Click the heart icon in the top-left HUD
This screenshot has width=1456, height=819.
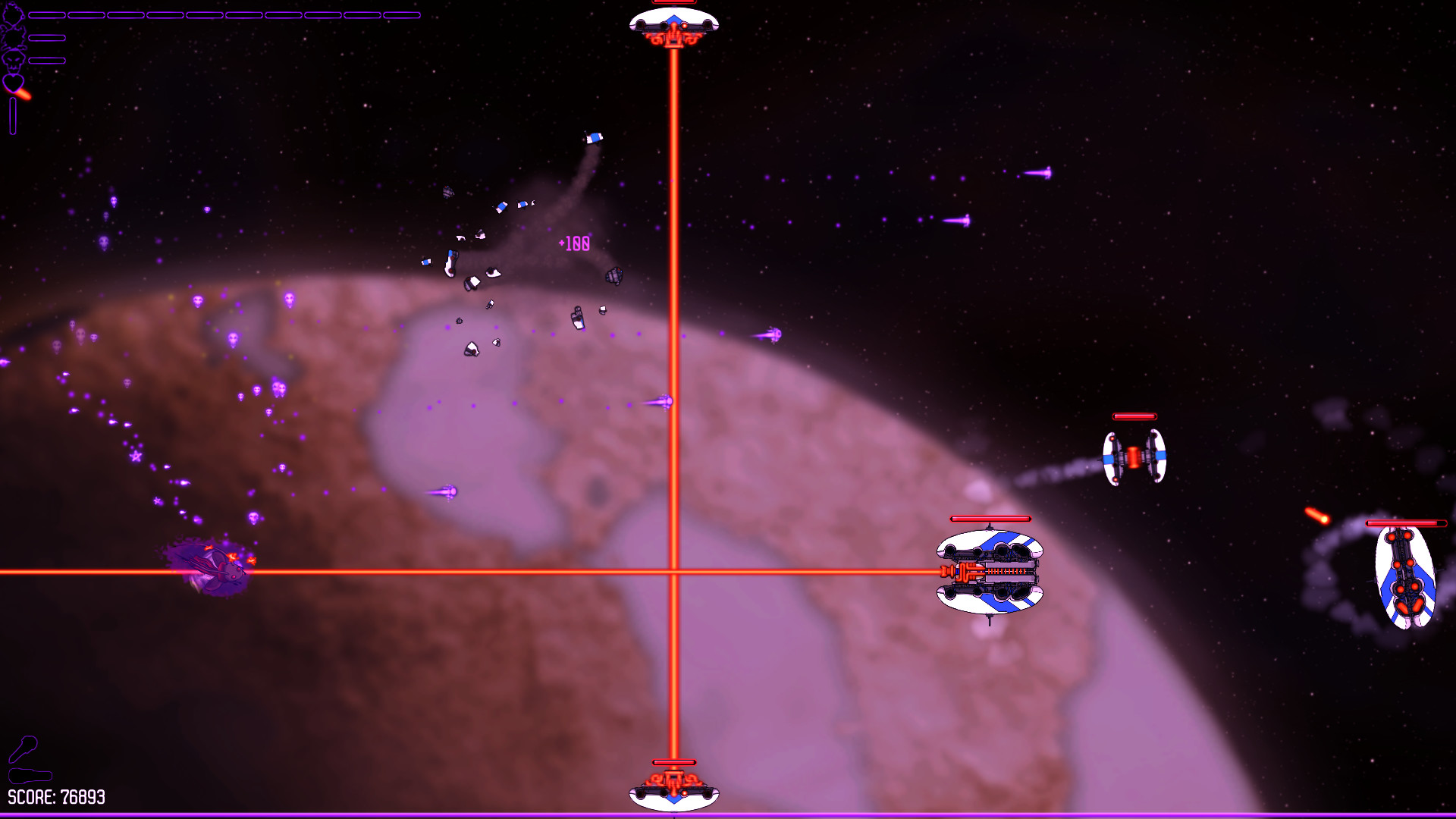(13, 83)
